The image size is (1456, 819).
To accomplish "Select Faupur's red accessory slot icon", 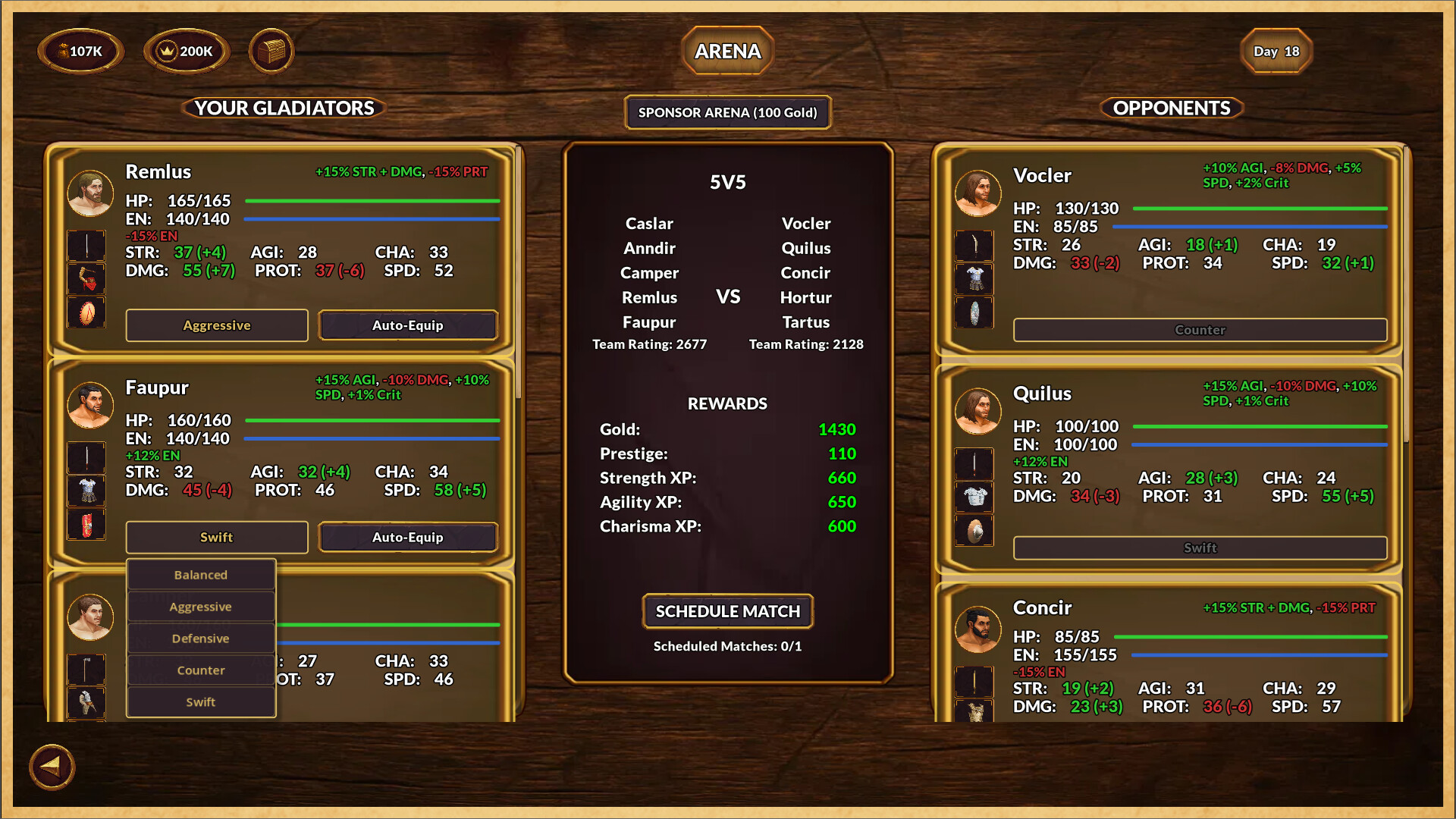I will (x=86, y=525).
